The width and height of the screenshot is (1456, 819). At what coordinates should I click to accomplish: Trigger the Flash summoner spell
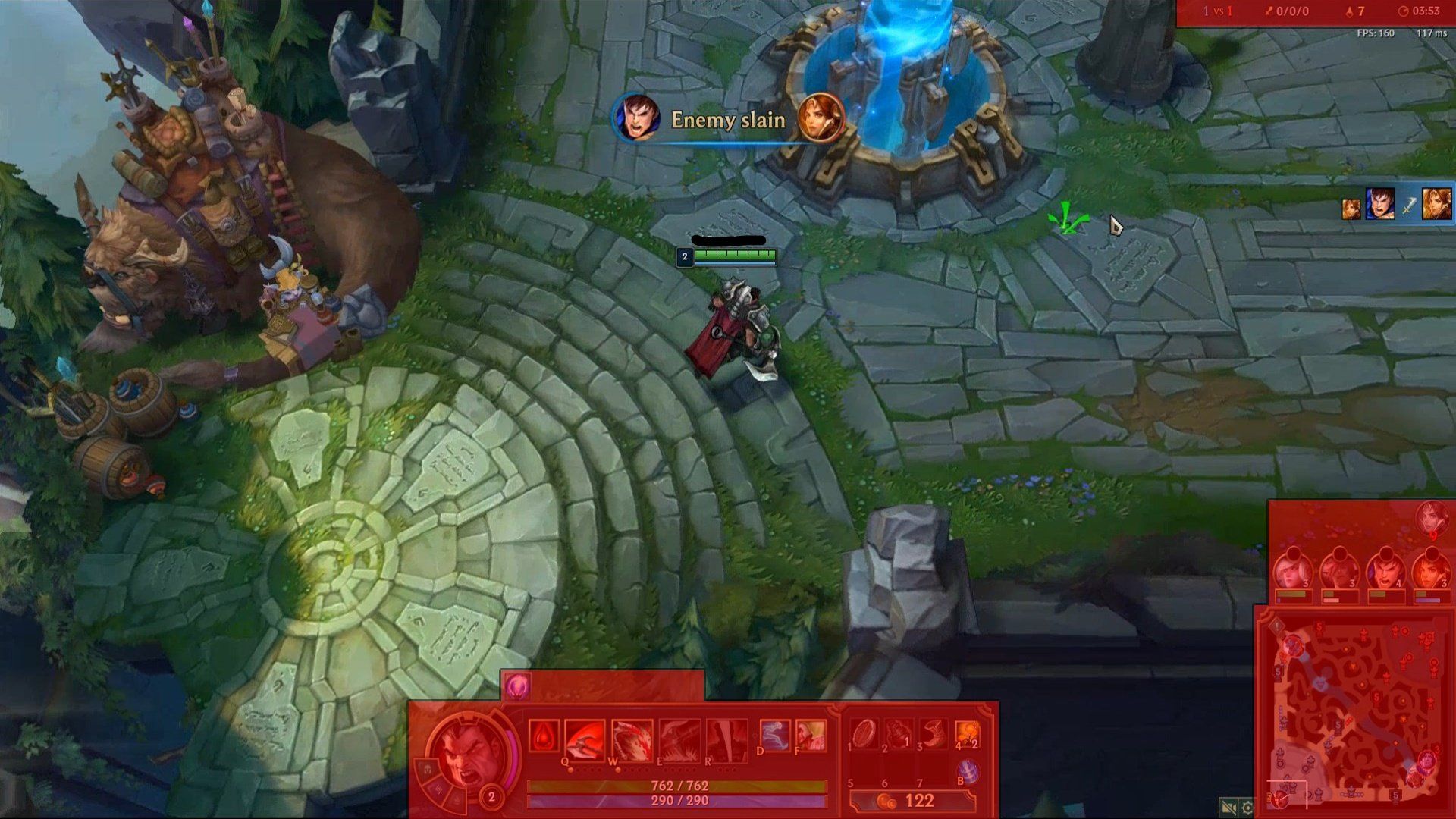pyautogui.click(x=810, y=735)
